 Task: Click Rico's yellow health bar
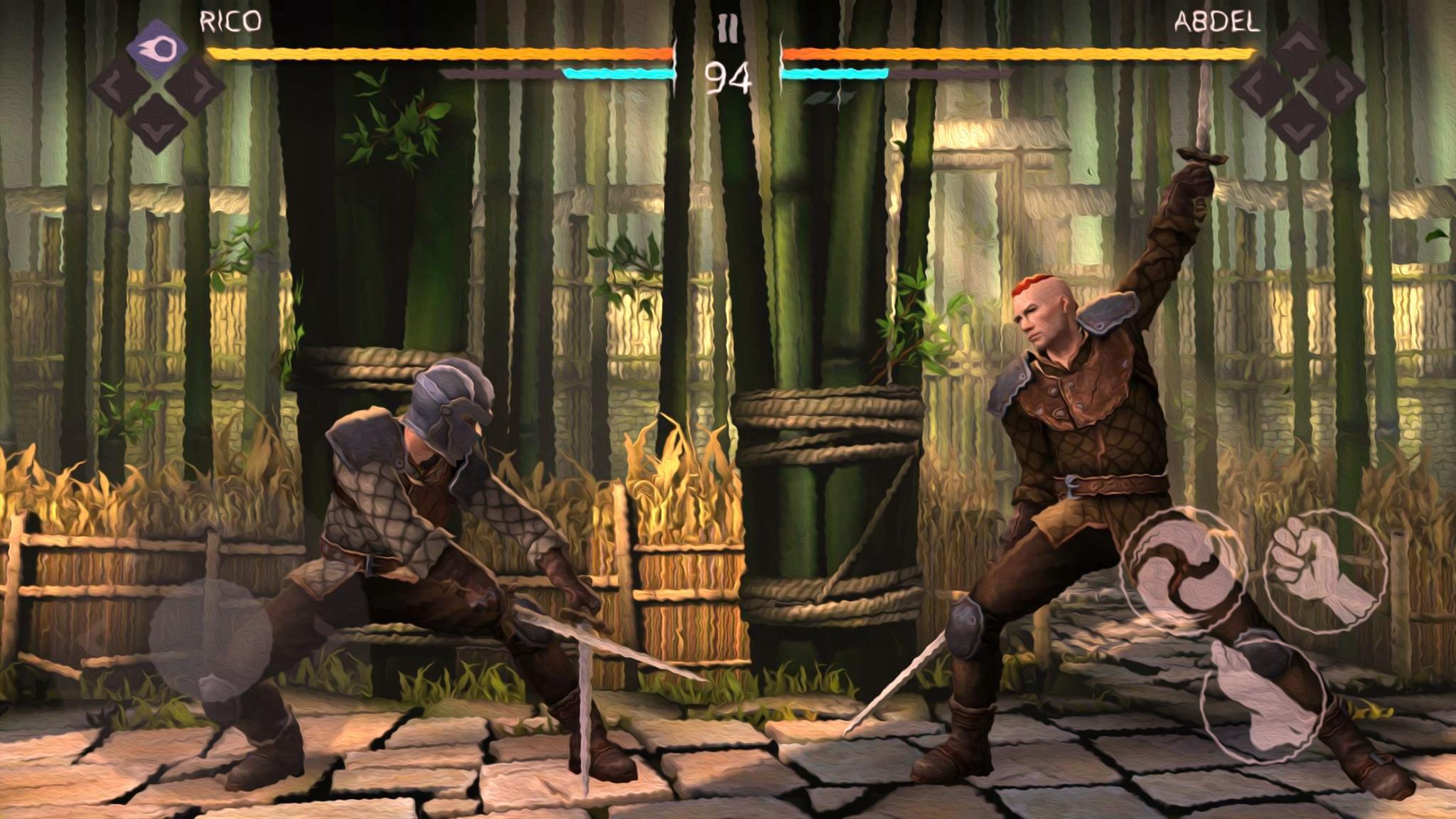coord(427,53)
